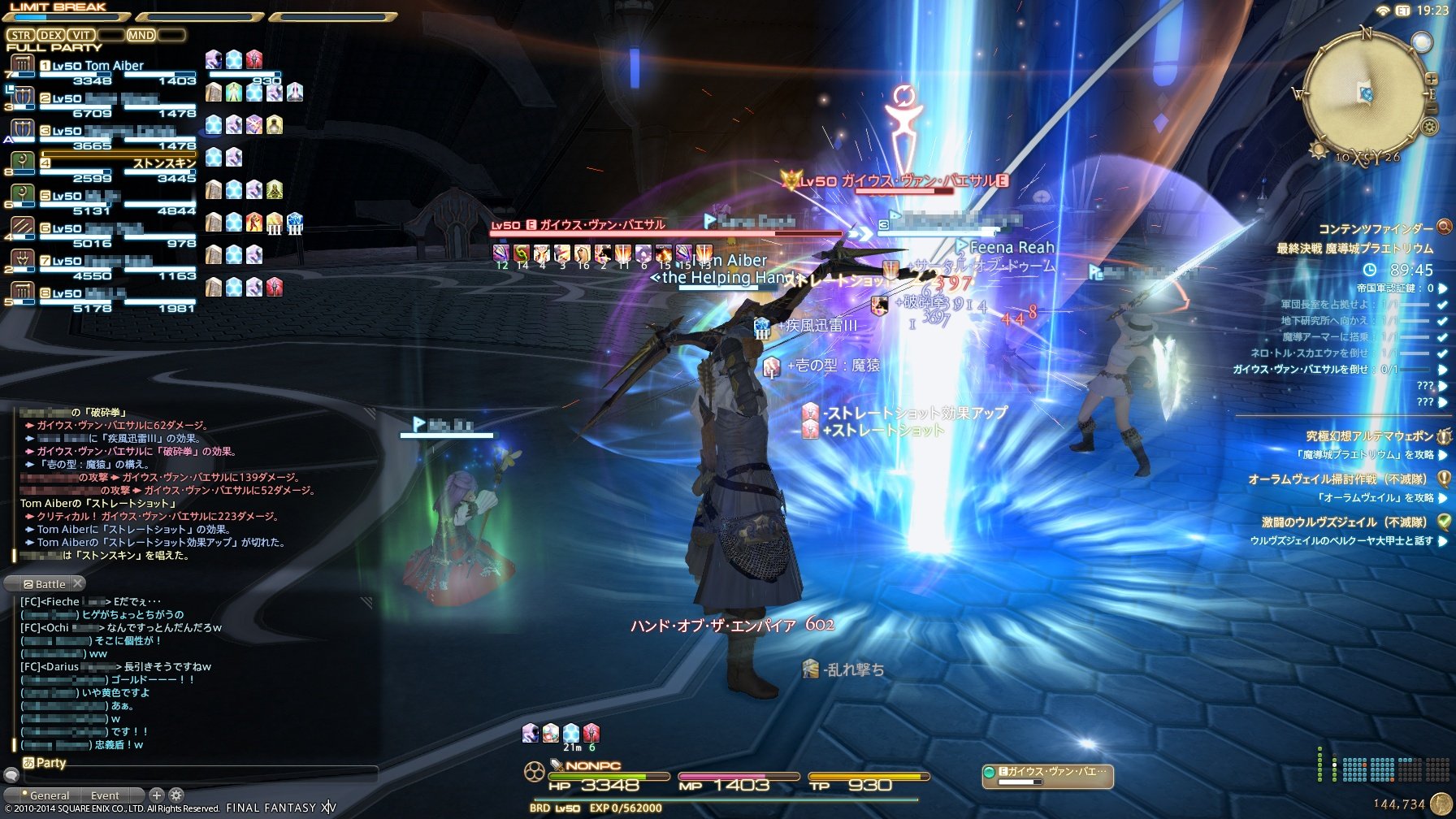The width and height of the screenshot is (1456, 819).
Task: Switch to the General chat tab
Action: [49, 795]
